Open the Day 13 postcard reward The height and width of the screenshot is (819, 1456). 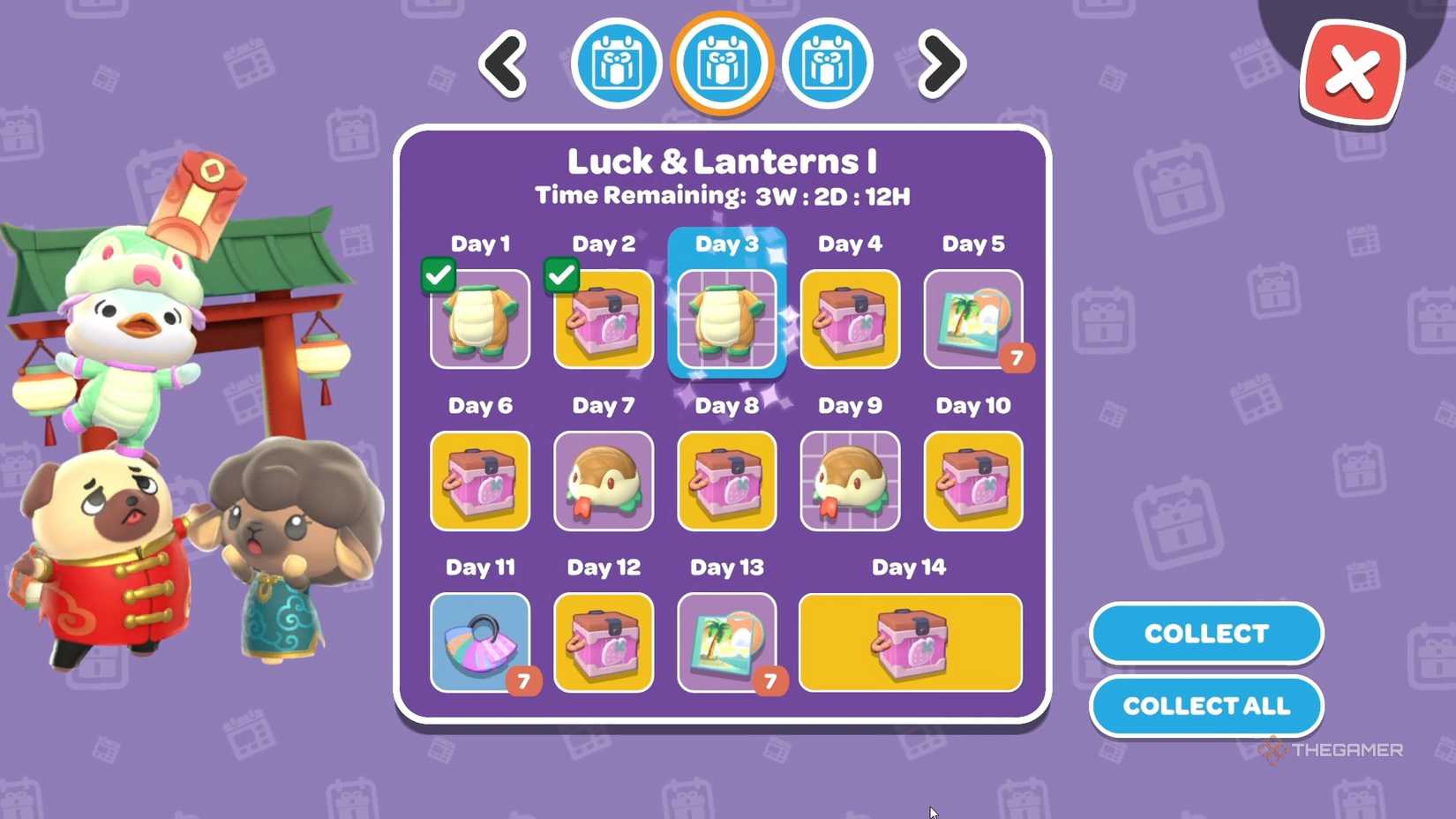725,642
